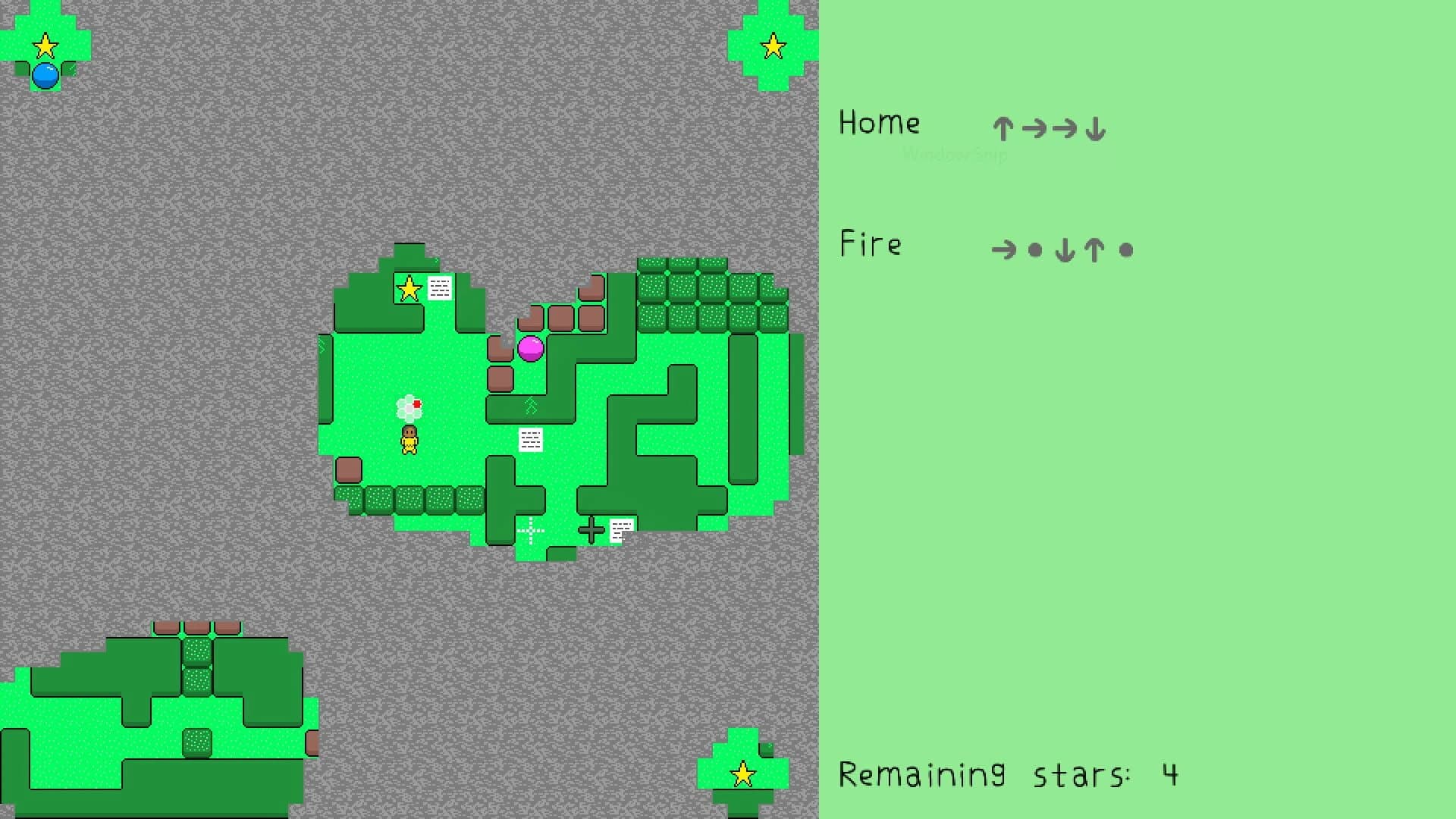Select the Fire route label
Image resolution: width=1456 pixels, height=819 pixels.
click(x=871, y=244)
